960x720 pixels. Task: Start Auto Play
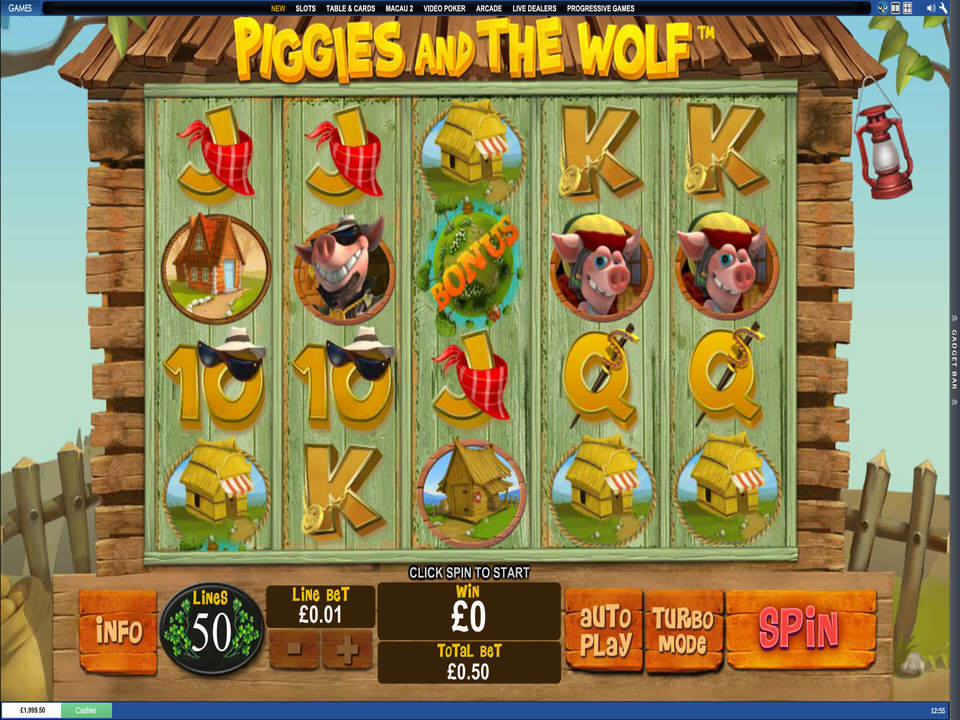tap(603, 630)
